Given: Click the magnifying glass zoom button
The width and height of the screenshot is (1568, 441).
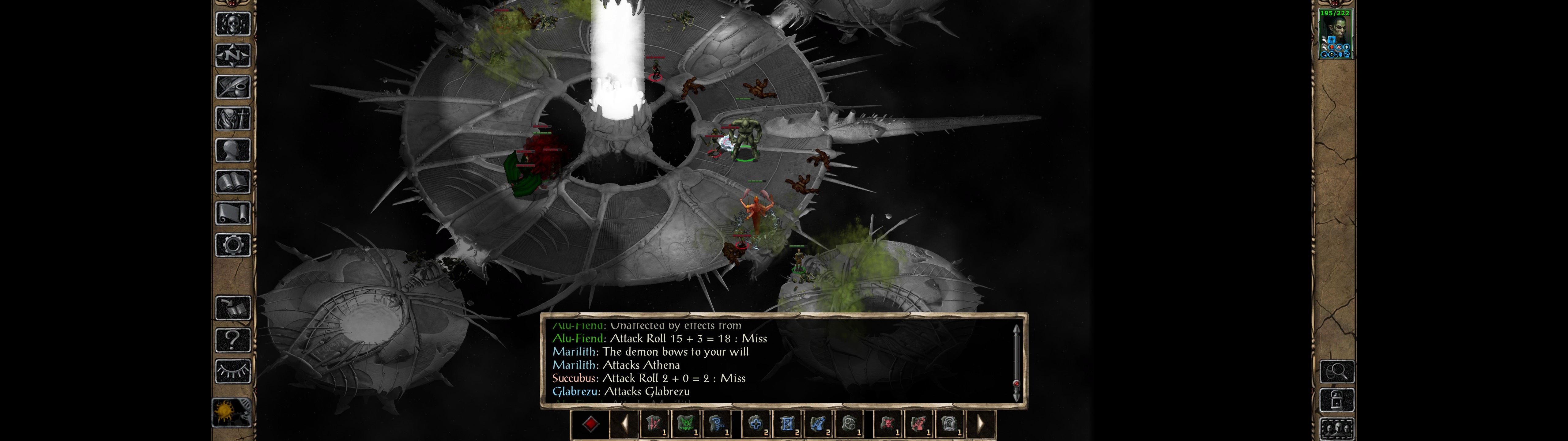Looking at the screenshot, I should tap(1337, 371).
